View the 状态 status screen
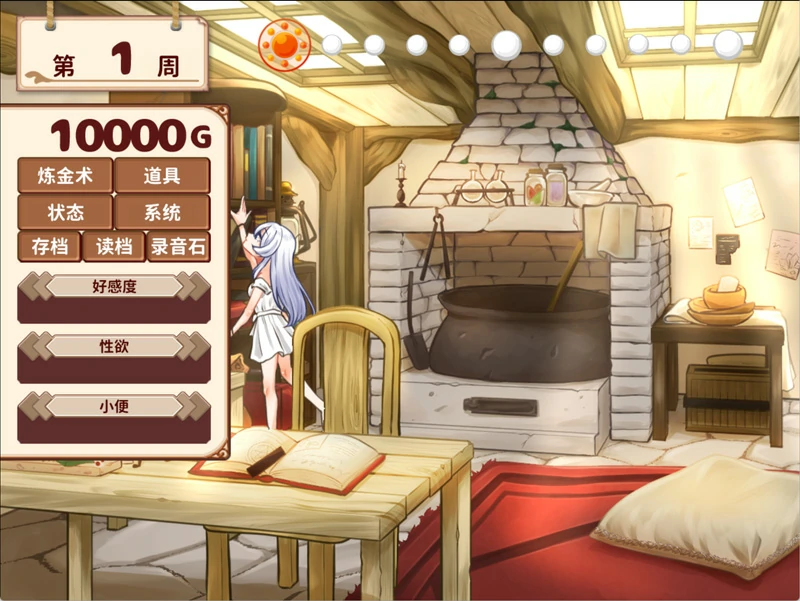 (x=65, y=212)
